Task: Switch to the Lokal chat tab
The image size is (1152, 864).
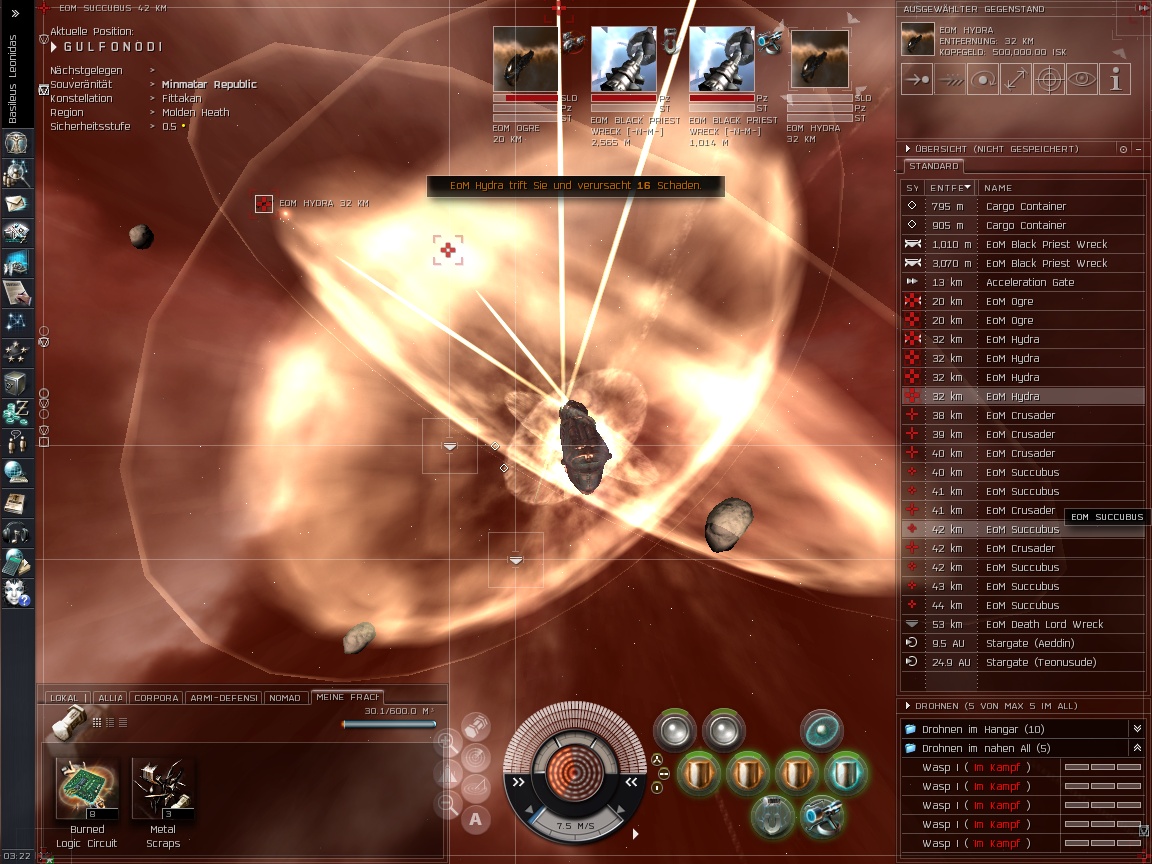Action: click(x=64, y=698)
